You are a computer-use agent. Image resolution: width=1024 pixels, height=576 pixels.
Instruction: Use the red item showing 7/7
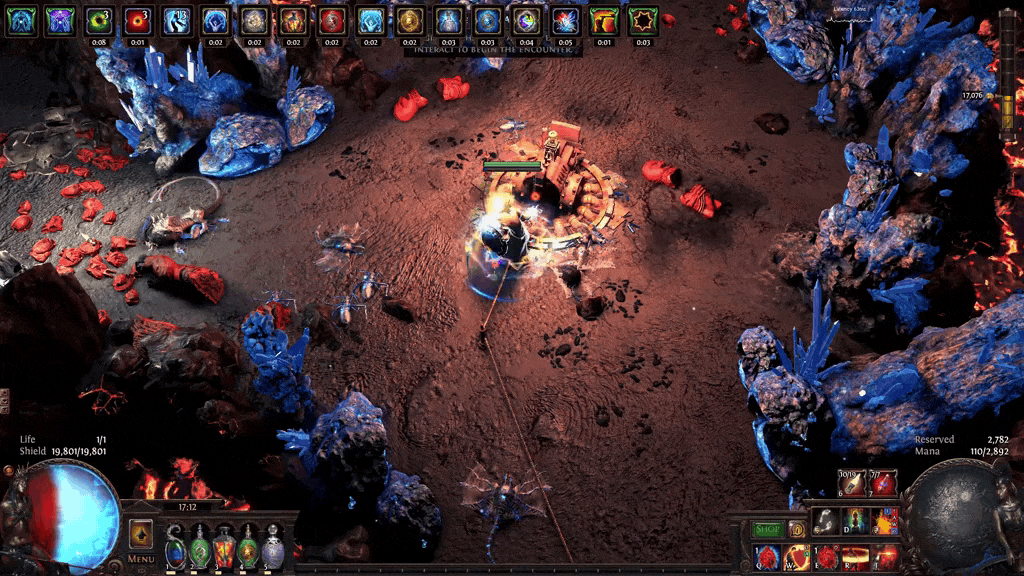[x=884, y=484]
